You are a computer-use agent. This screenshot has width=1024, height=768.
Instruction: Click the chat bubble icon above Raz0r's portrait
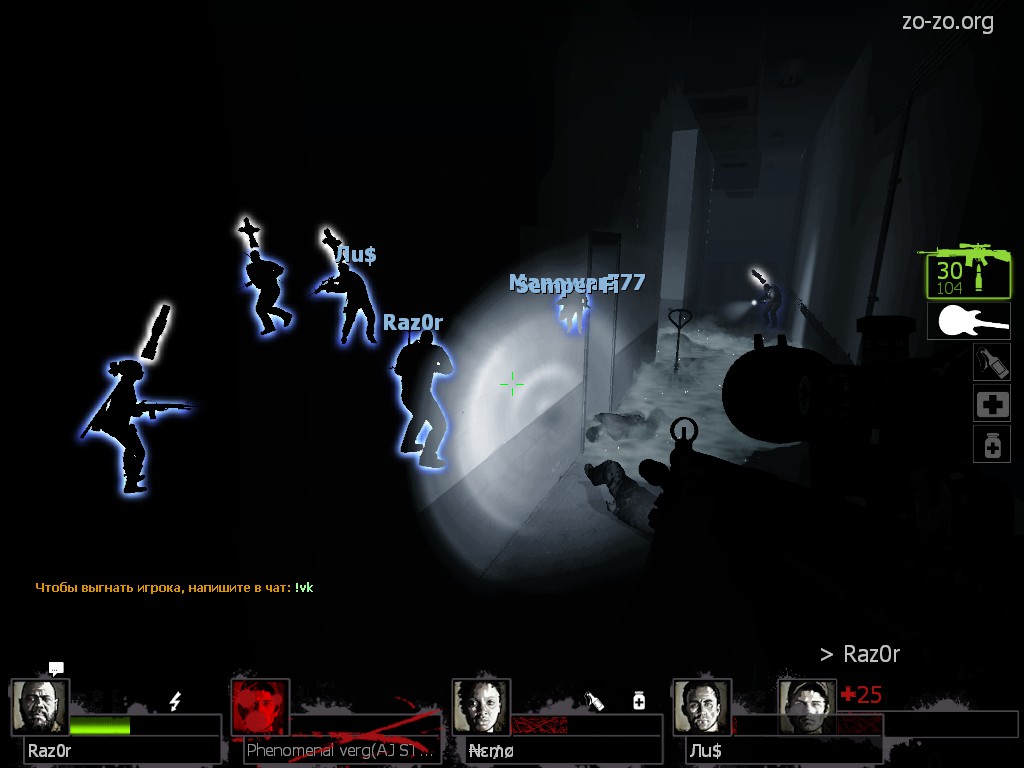(56, 668)
